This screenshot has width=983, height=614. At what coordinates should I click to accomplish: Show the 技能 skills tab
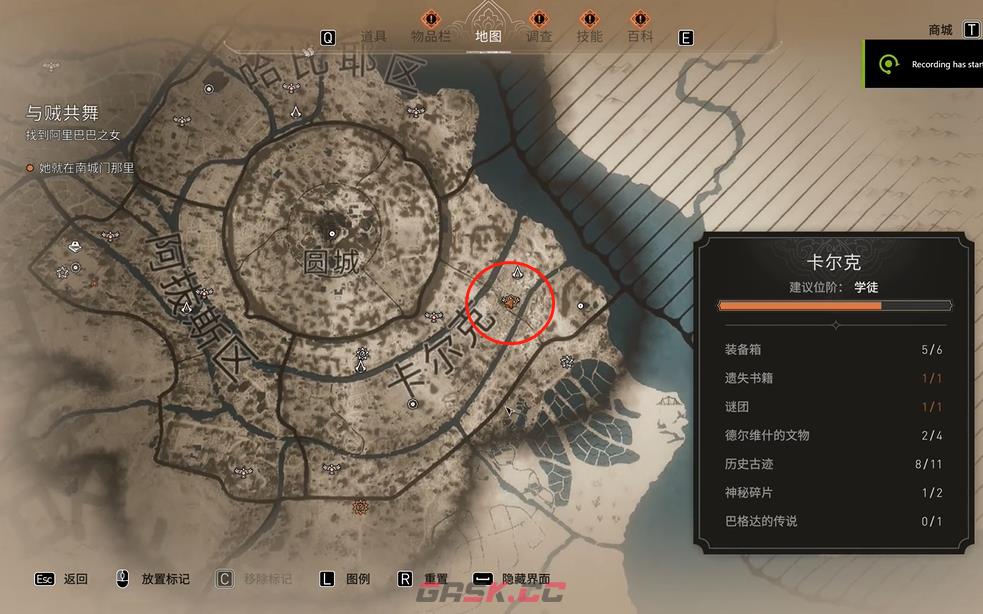(x=590, y=37)
